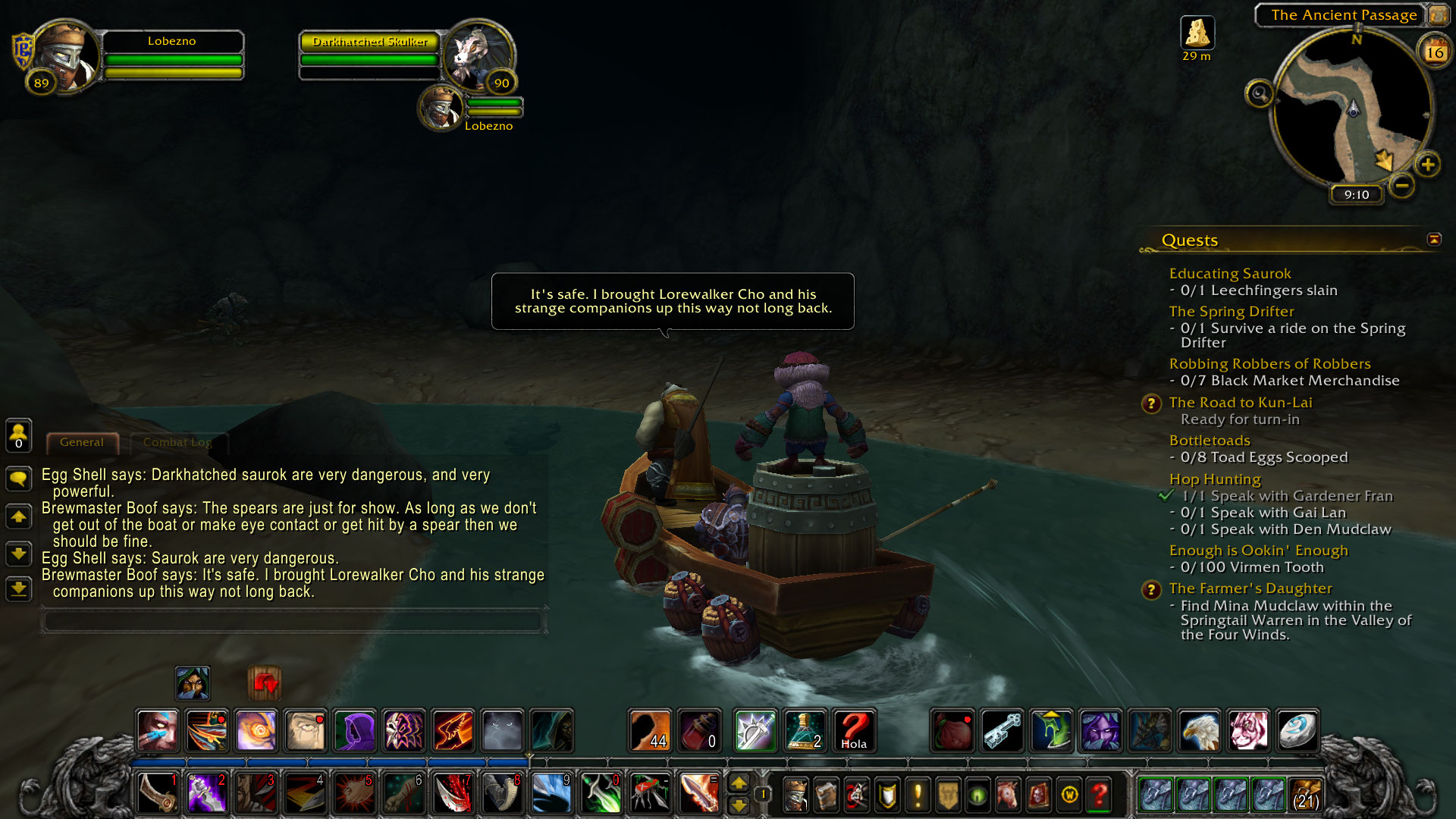Select The Road to Kun-Lai quest entry

[1240, 403]
